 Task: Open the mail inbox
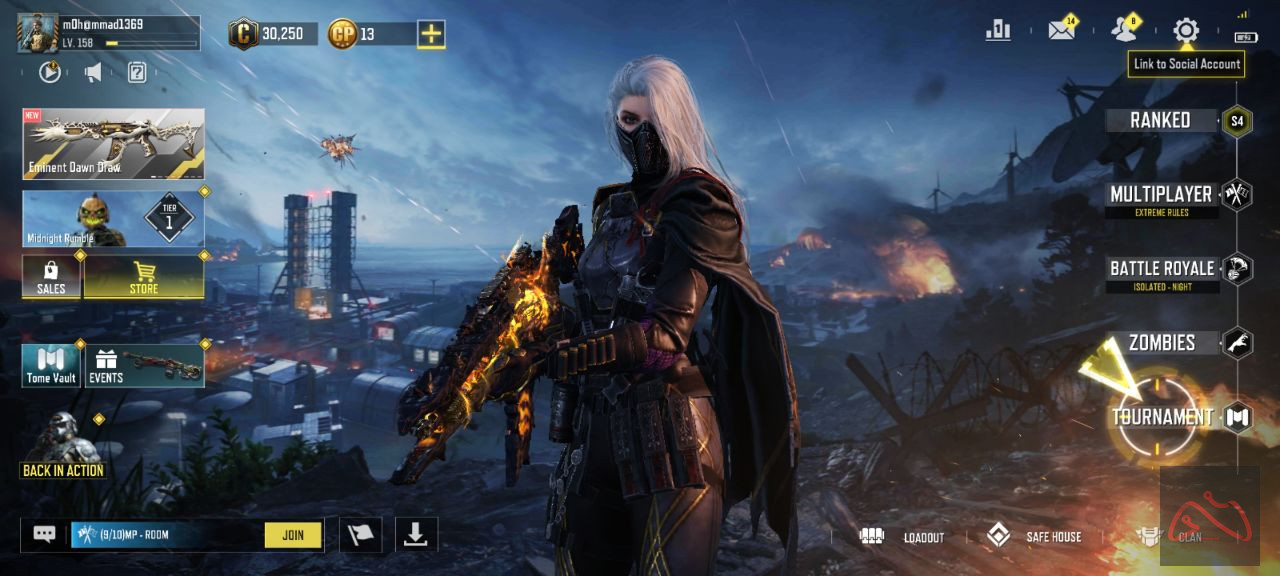(x=1061, y=30)
